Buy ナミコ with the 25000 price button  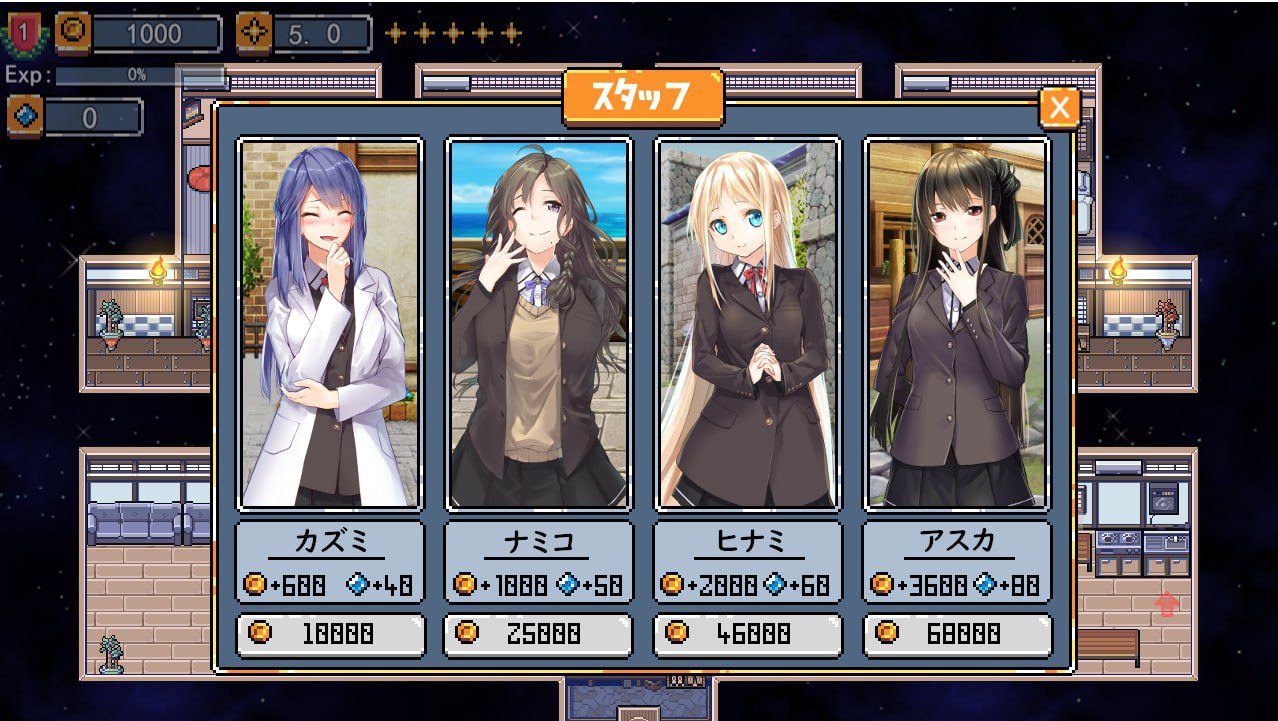(539, 634)
